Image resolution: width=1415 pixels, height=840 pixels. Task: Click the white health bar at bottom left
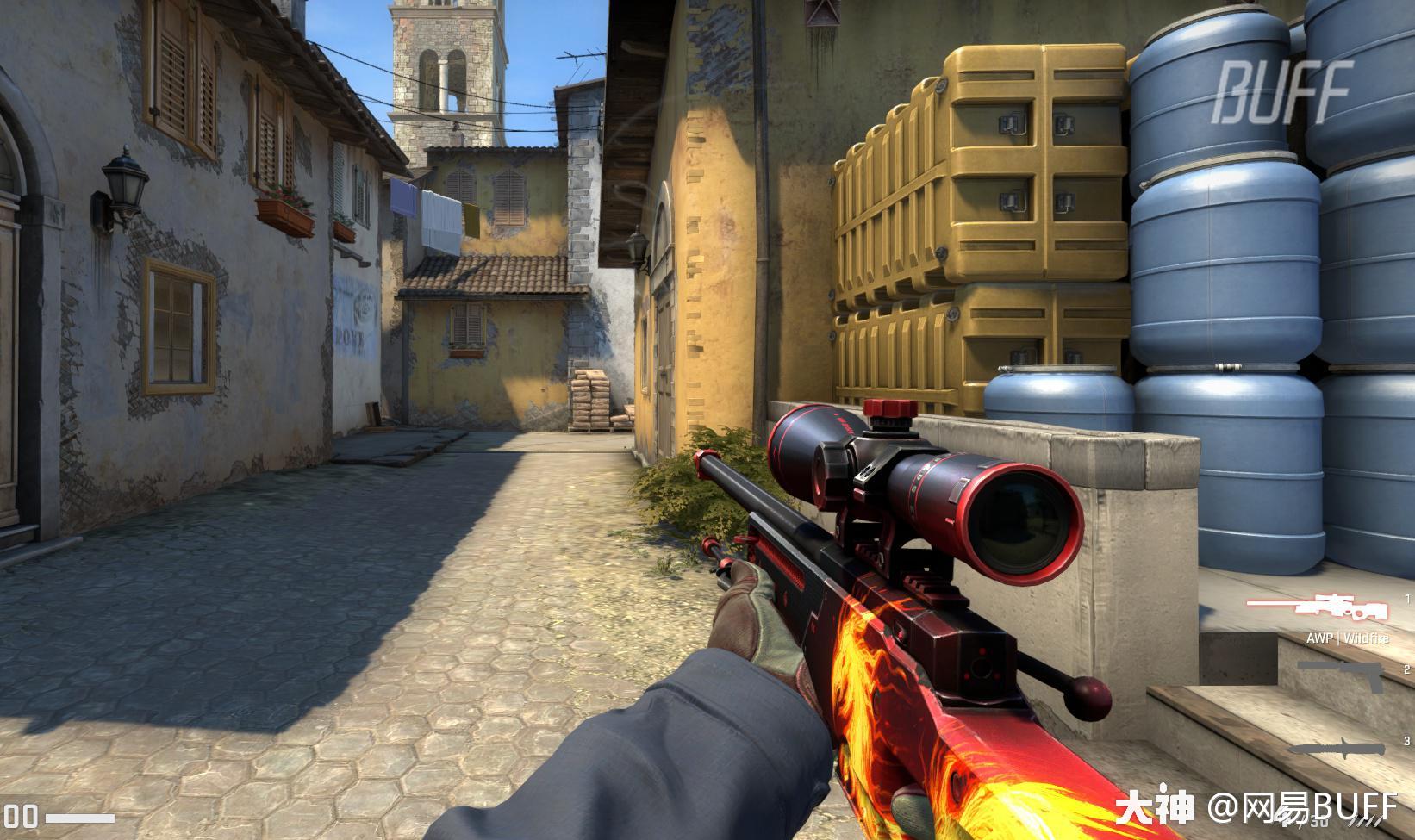coord(79,818)
